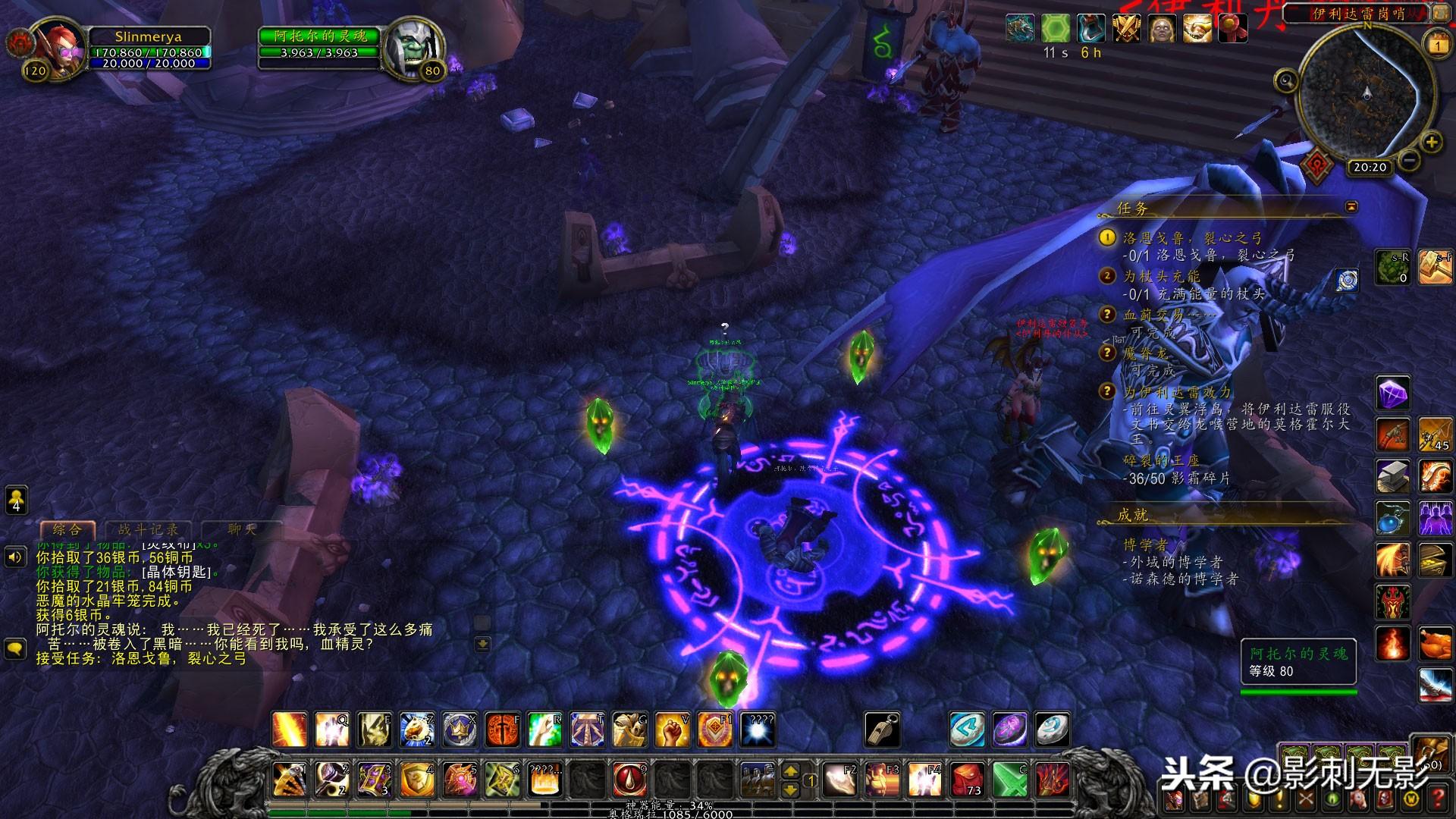Open the calendar button beside the minimap
The width and height of the screenshot is (1456, 819).
tap(1438, 45)
